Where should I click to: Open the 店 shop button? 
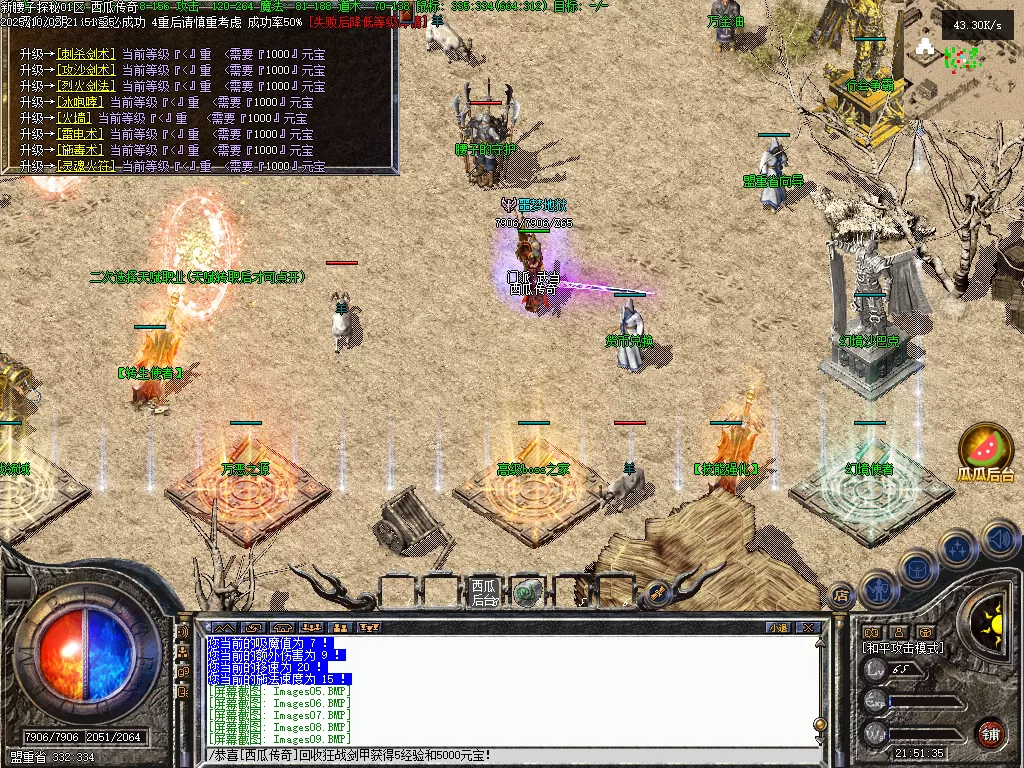[x=841, y=597]
